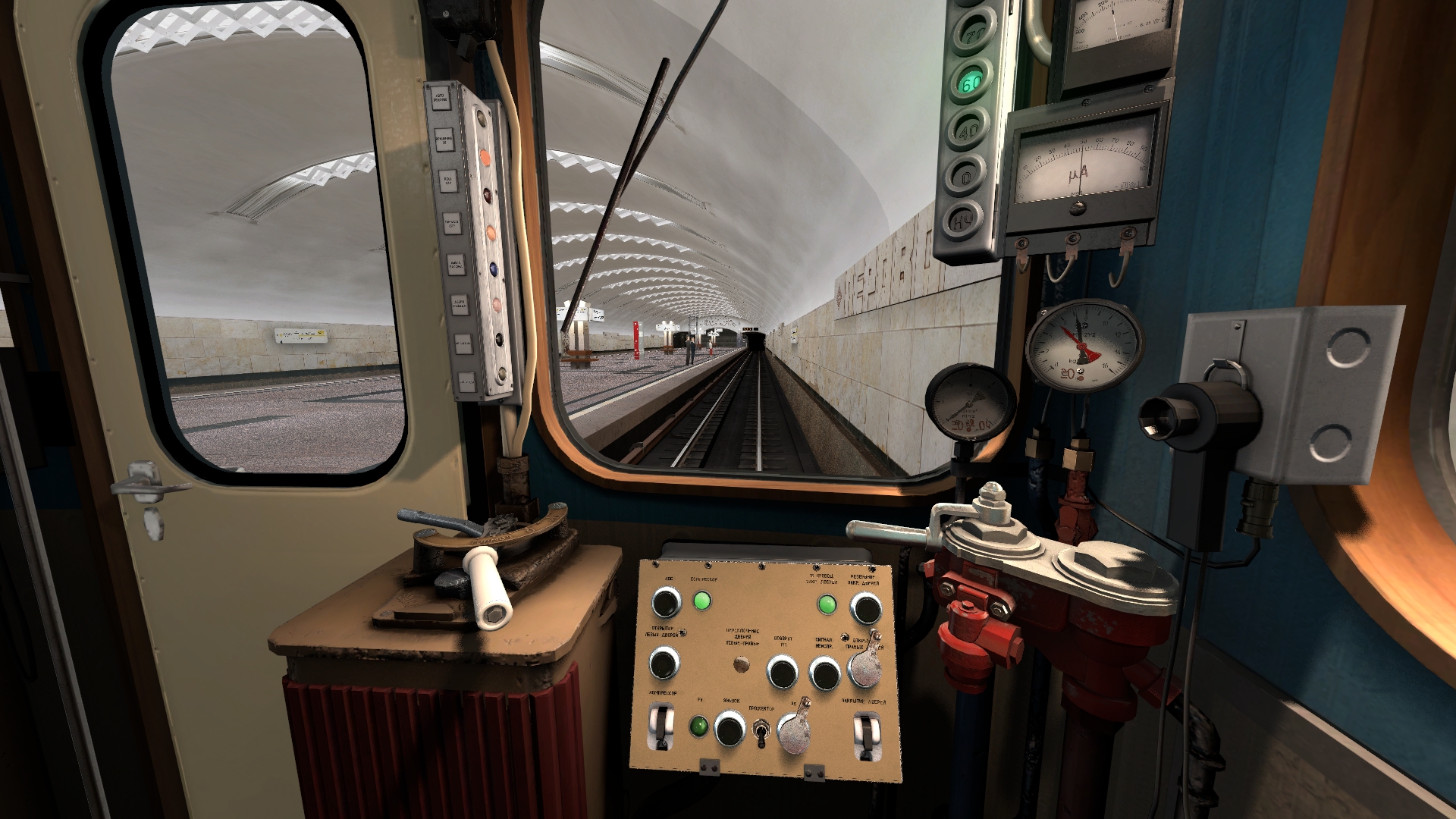The height and width of the screenshot is (819, 1456).
Task: Push the left doors open button
Action: (664, 663)
